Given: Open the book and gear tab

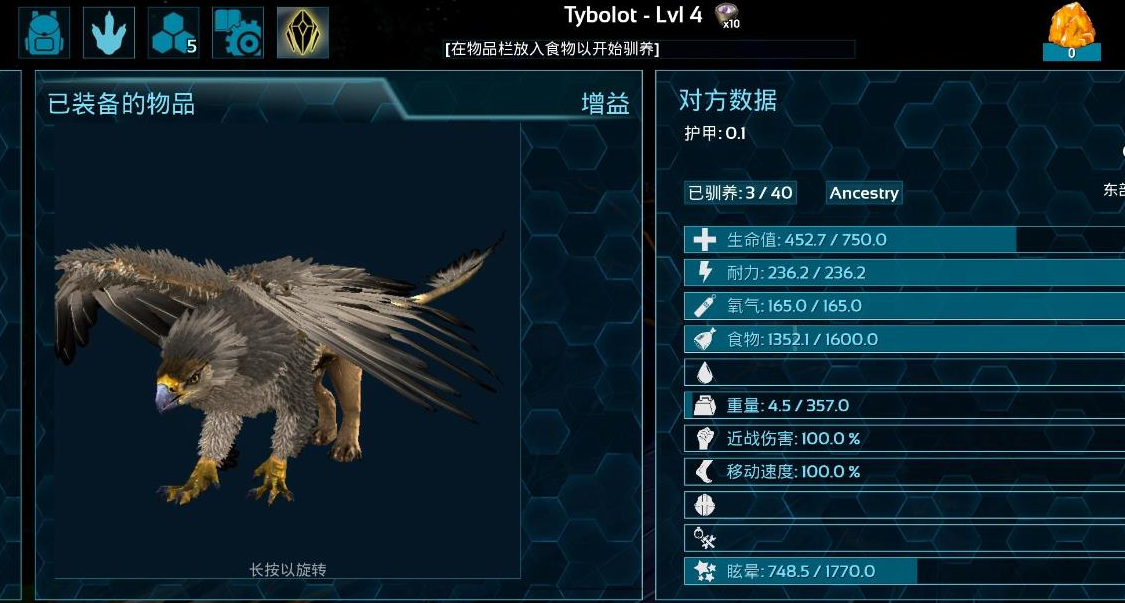Looking at the screenshot, I should pos(238,33).
